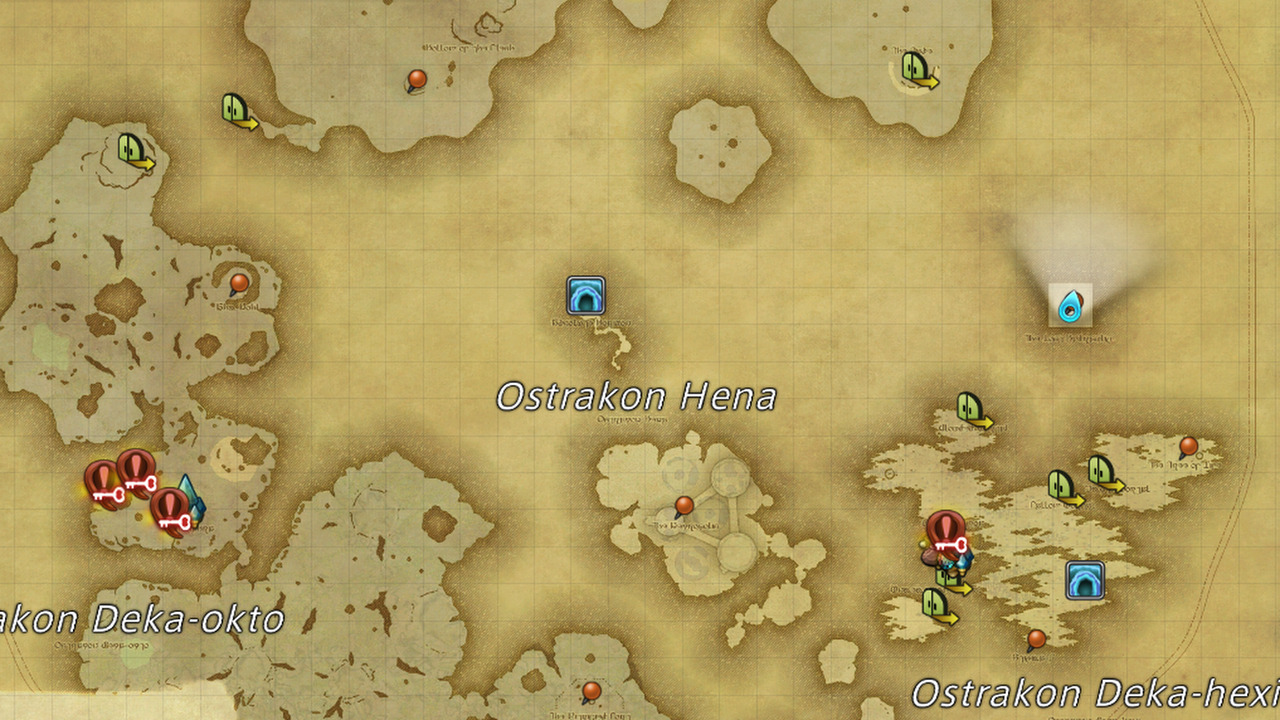1280x720 pixels.
Task: Click the dungeon entrance icon inside Ostrakon Deka-hexi
Action: [x=1085, y=580]
